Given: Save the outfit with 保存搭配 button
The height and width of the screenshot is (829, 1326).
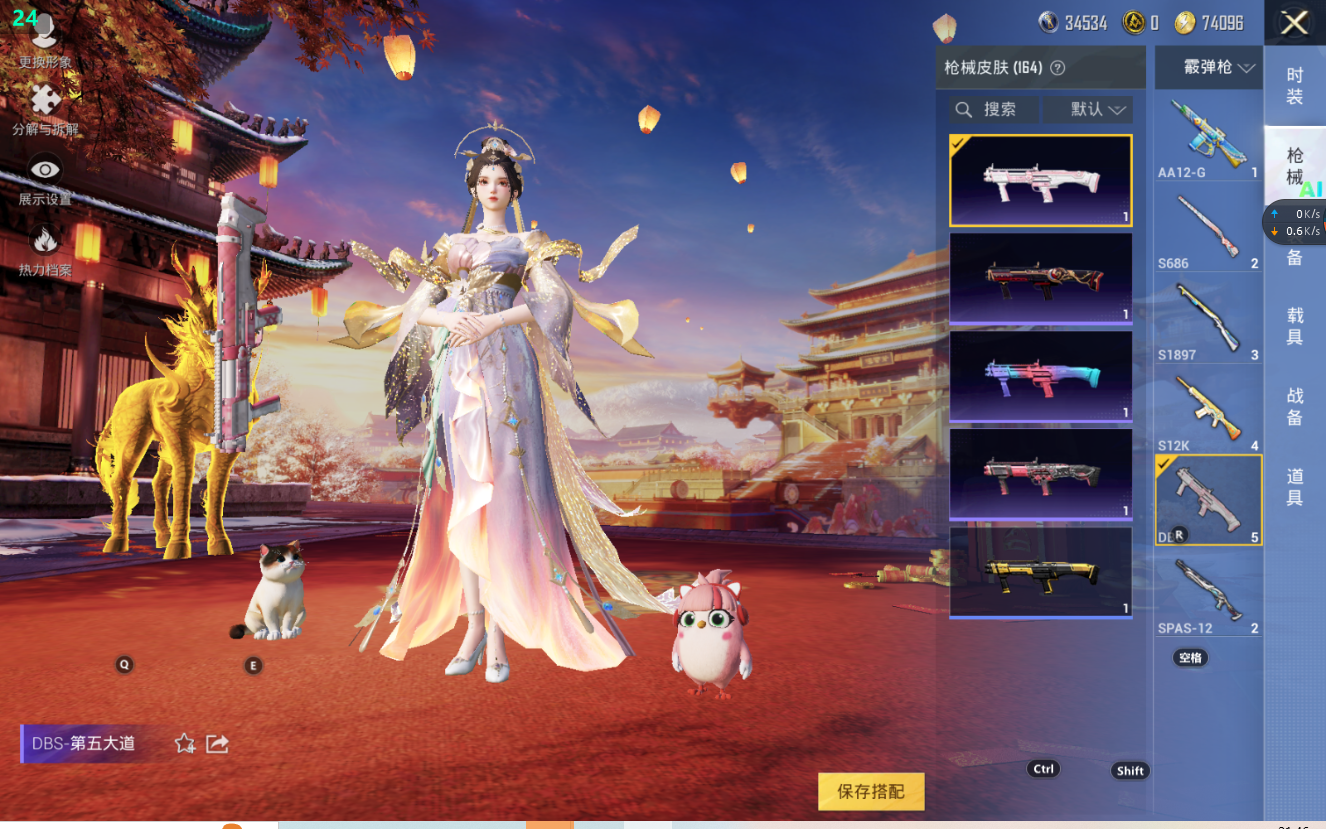Looking at the screenshot, I should click(871, 791).
